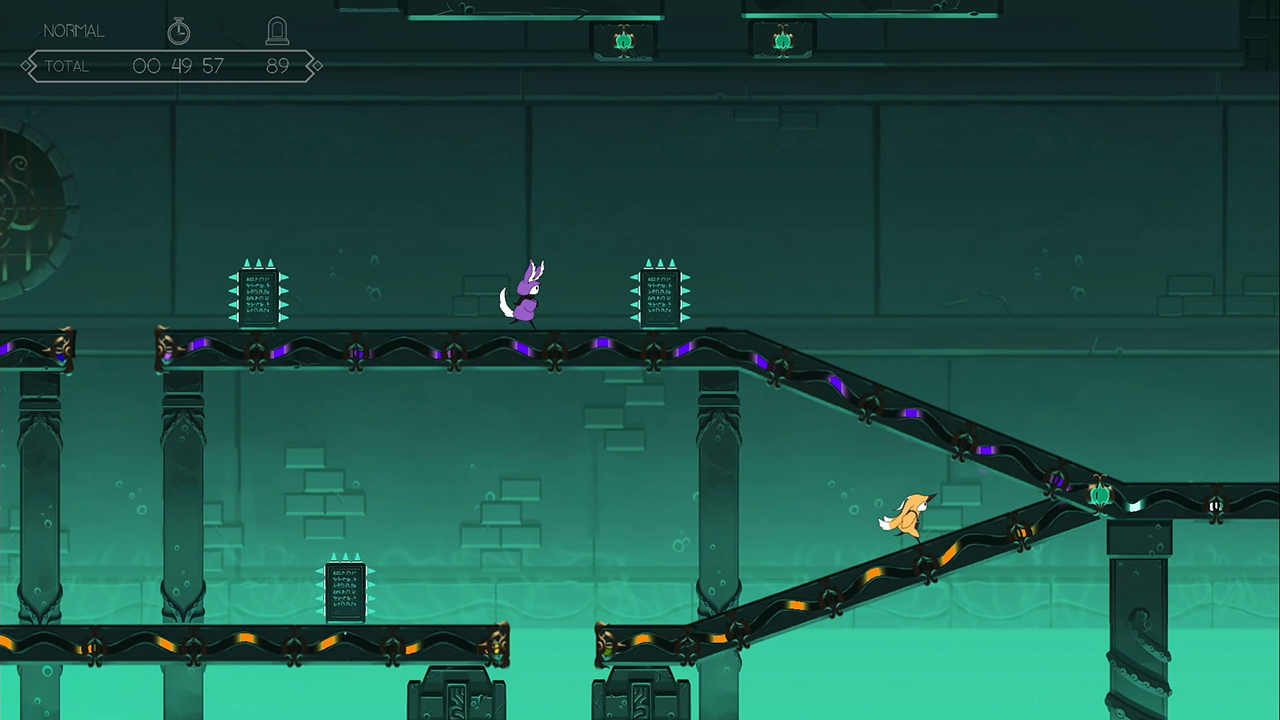Screen dimensions: 1280x720
Task: Select the NORMAL text in the top-left corner
Action: [x=73, y=30]
